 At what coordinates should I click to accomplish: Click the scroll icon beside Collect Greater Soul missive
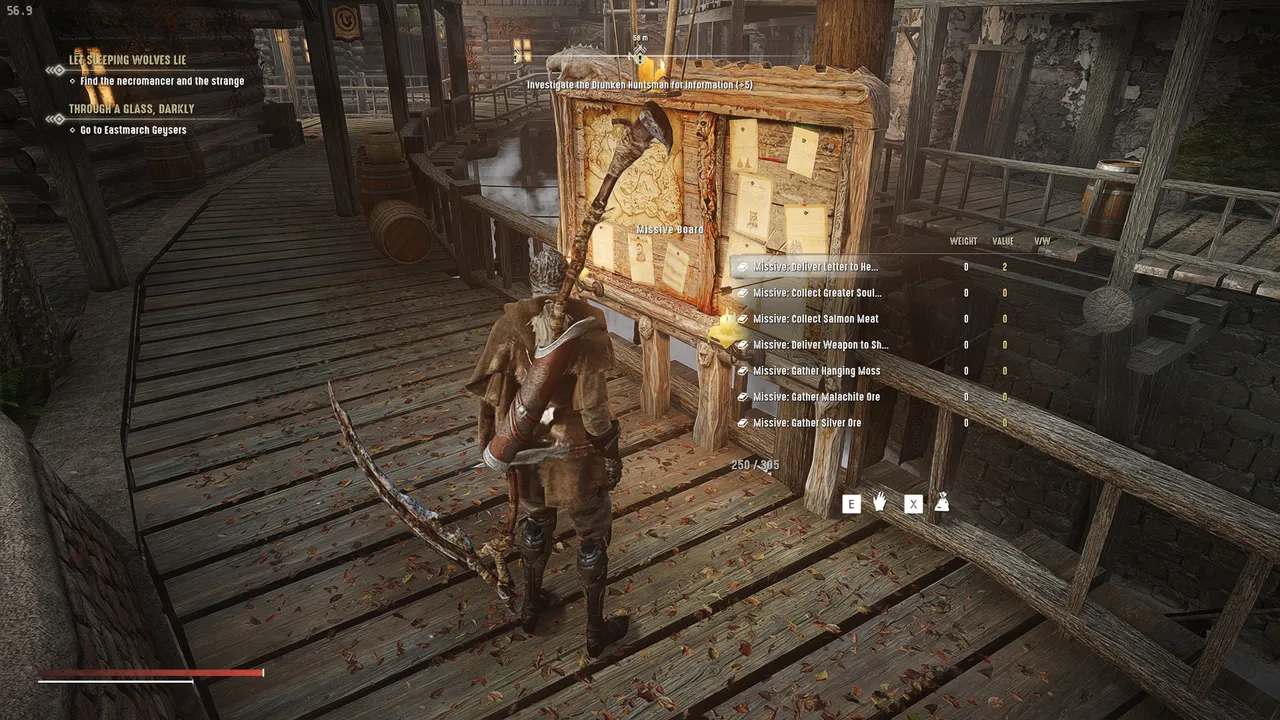(x=744, y=293)
